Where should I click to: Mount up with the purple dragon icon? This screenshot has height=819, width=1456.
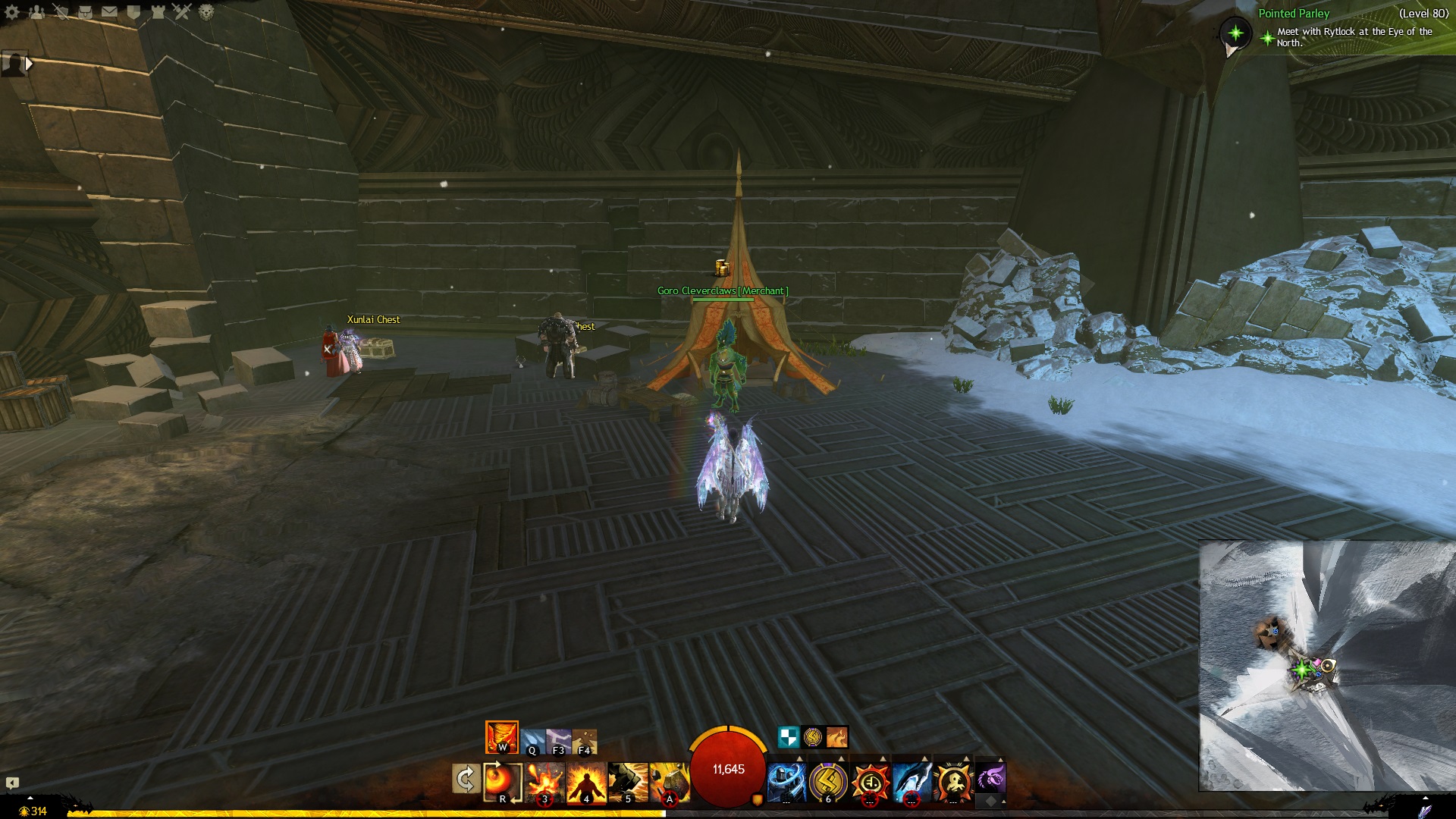point(990,778)
